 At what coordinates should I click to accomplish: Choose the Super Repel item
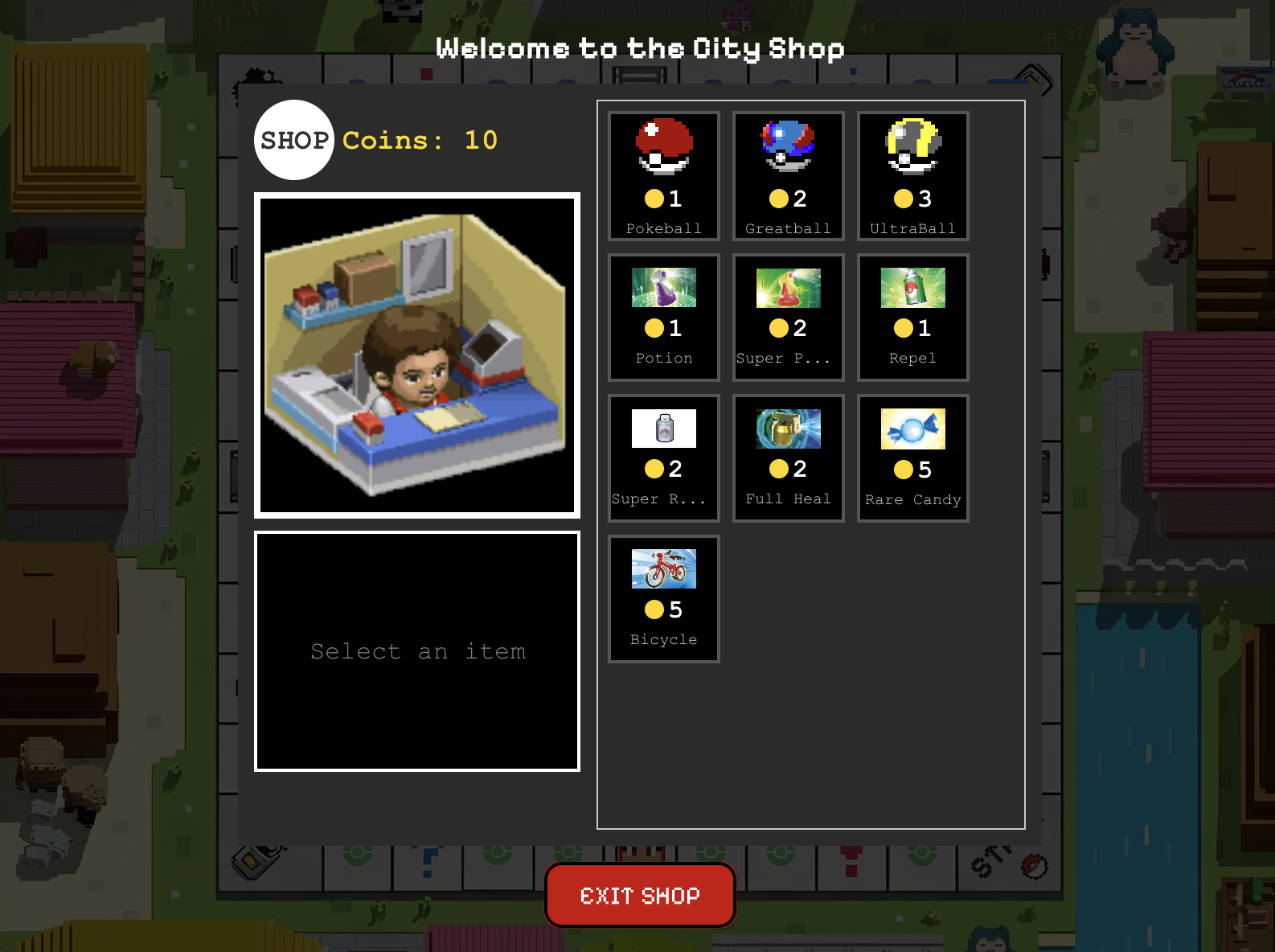pos(663,429)
